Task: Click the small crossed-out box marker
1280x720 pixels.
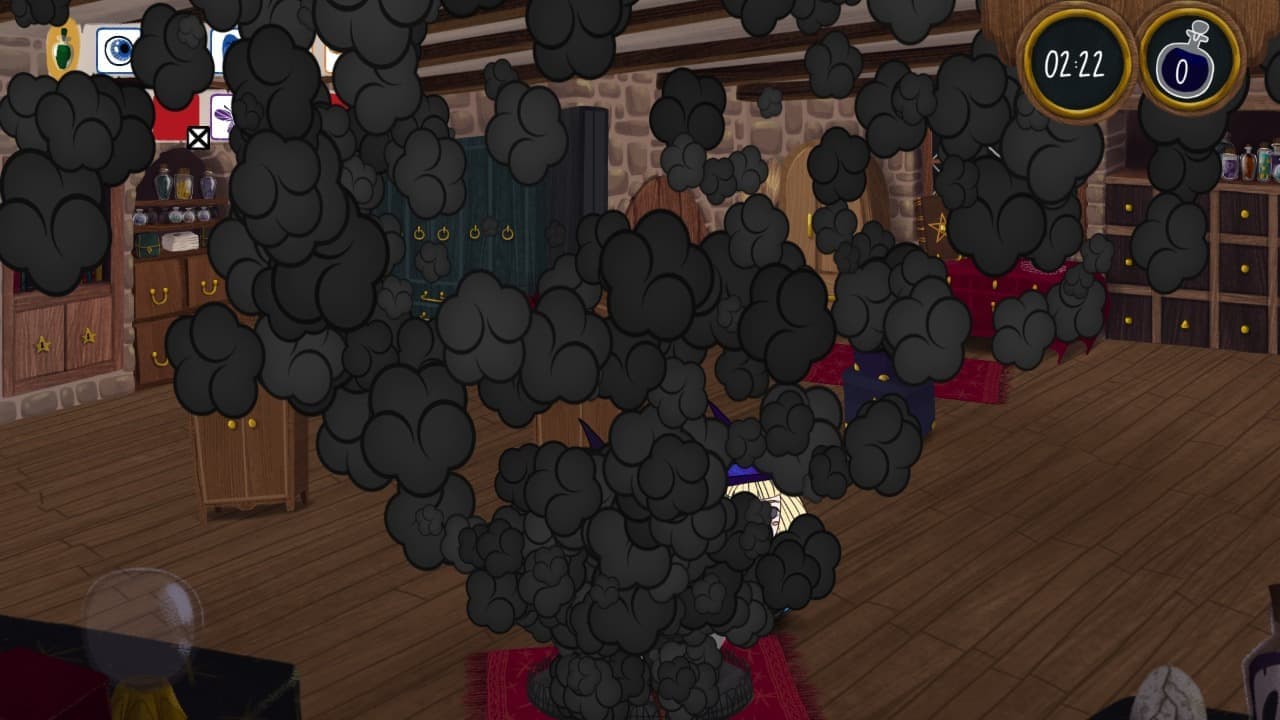Action: tap(198, 139)
